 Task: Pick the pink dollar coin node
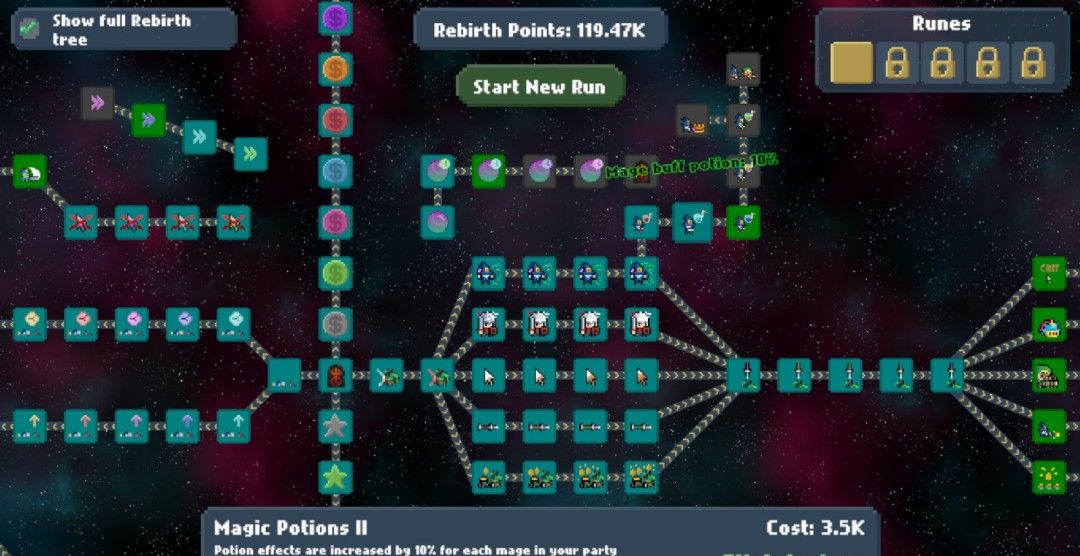pyautogui.click(x=335, y=221)
